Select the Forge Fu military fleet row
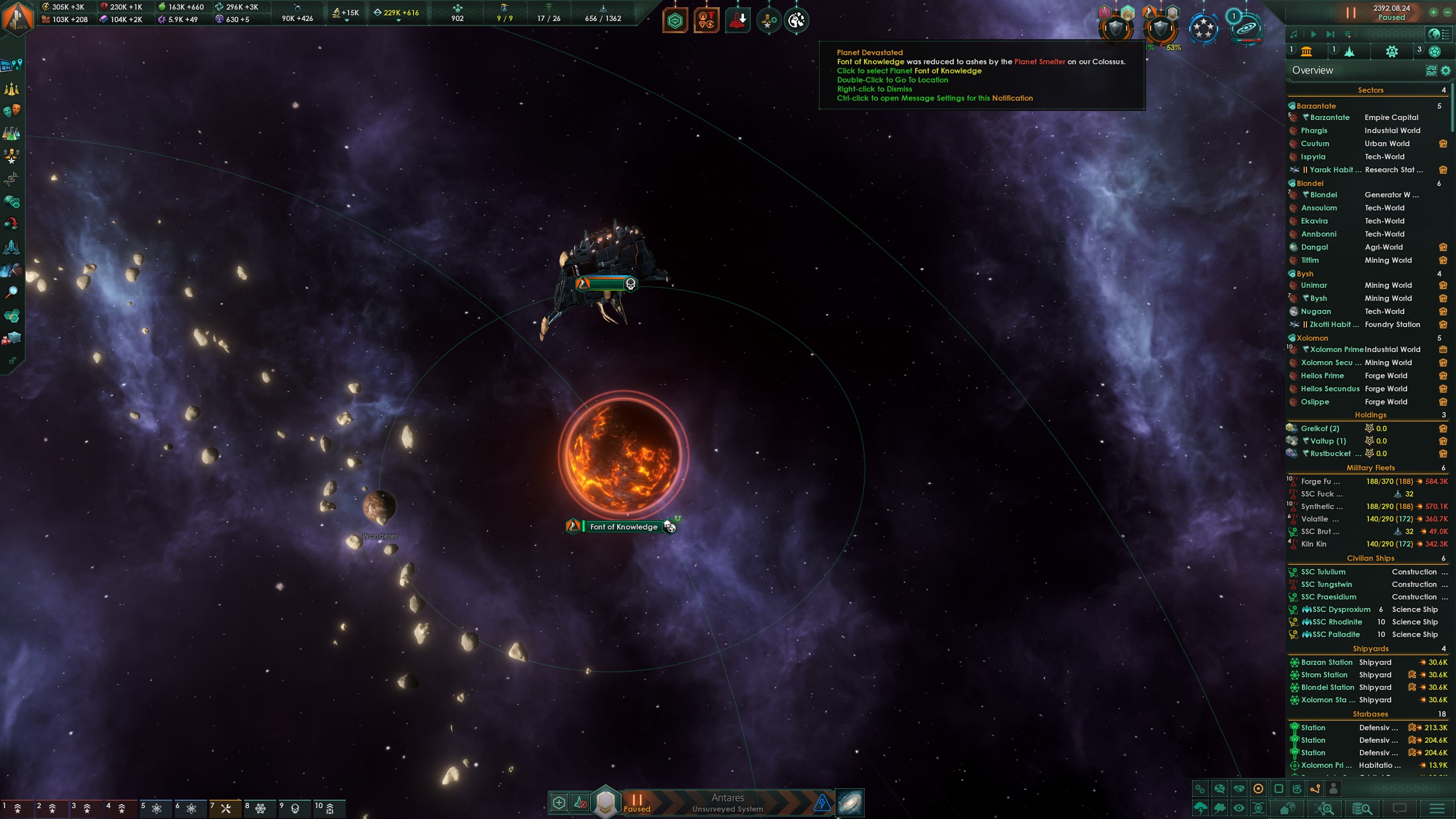The width and height of the screenshot is (1456, 819). (x=1319, y=482)
